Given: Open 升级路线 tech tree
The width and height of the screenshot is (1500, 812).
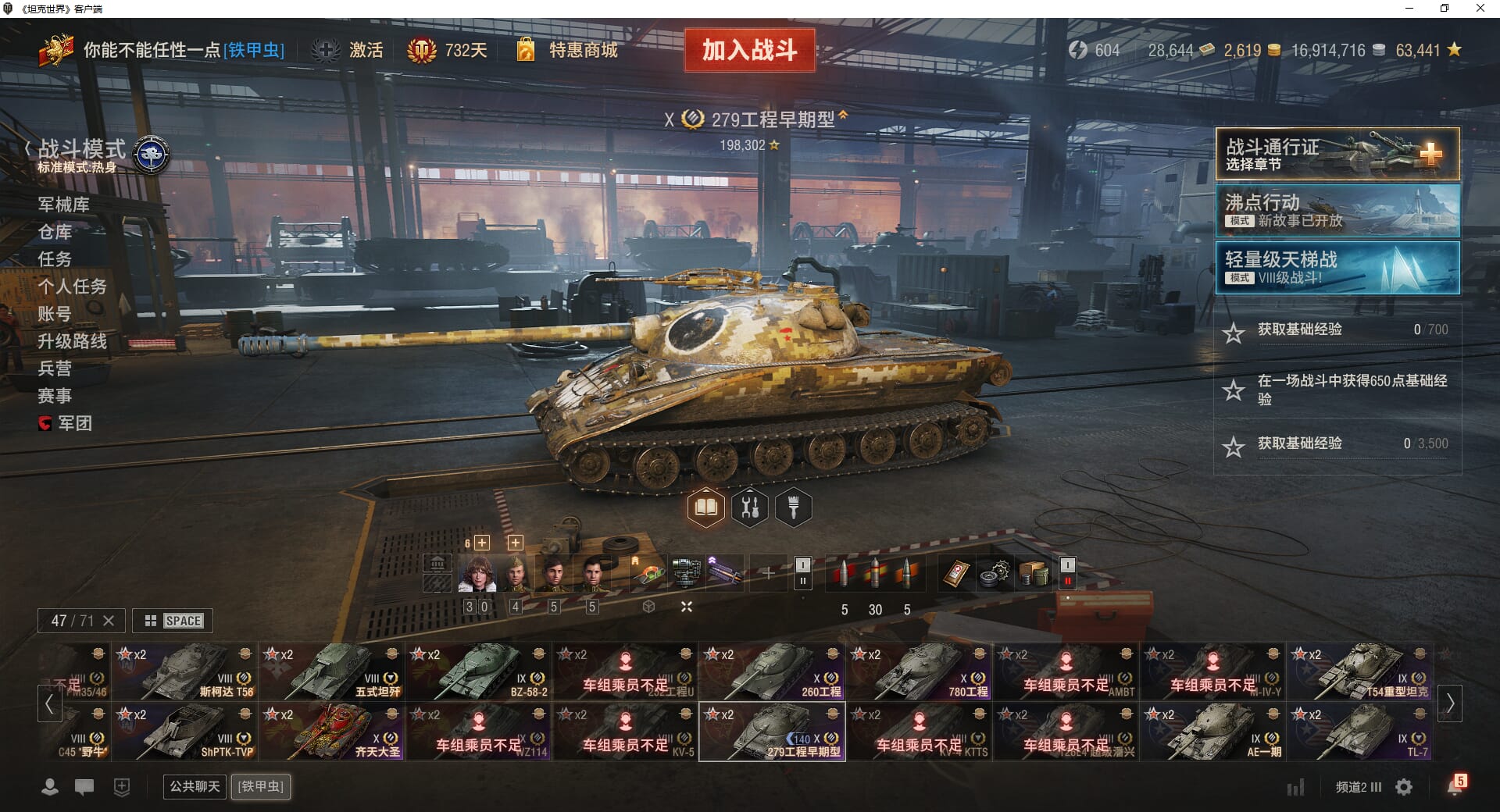Looking at the screenshot, I should point(72,341).
